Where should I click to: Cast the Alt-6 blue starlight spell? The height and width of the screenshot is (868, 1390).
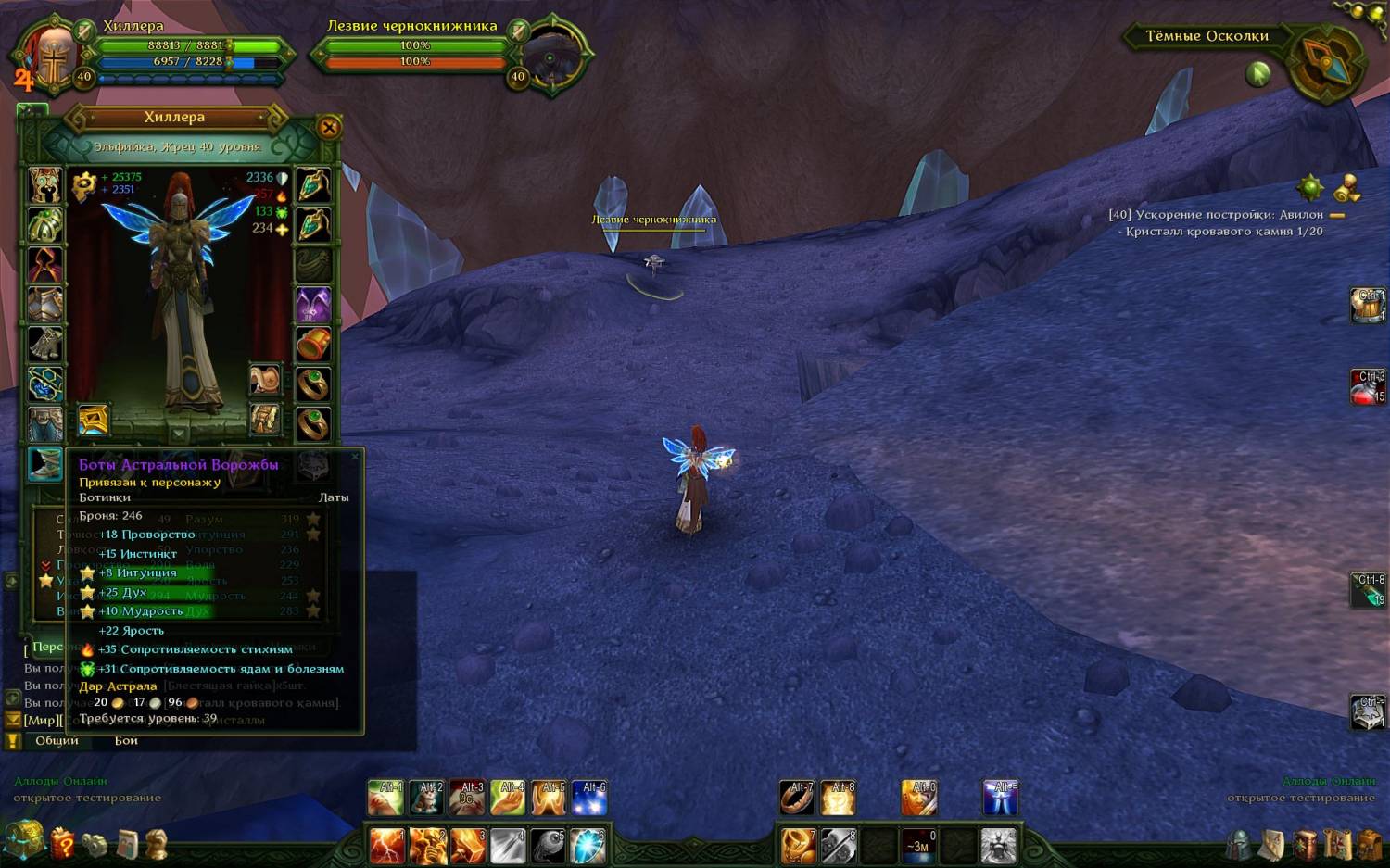coord(589,798)
